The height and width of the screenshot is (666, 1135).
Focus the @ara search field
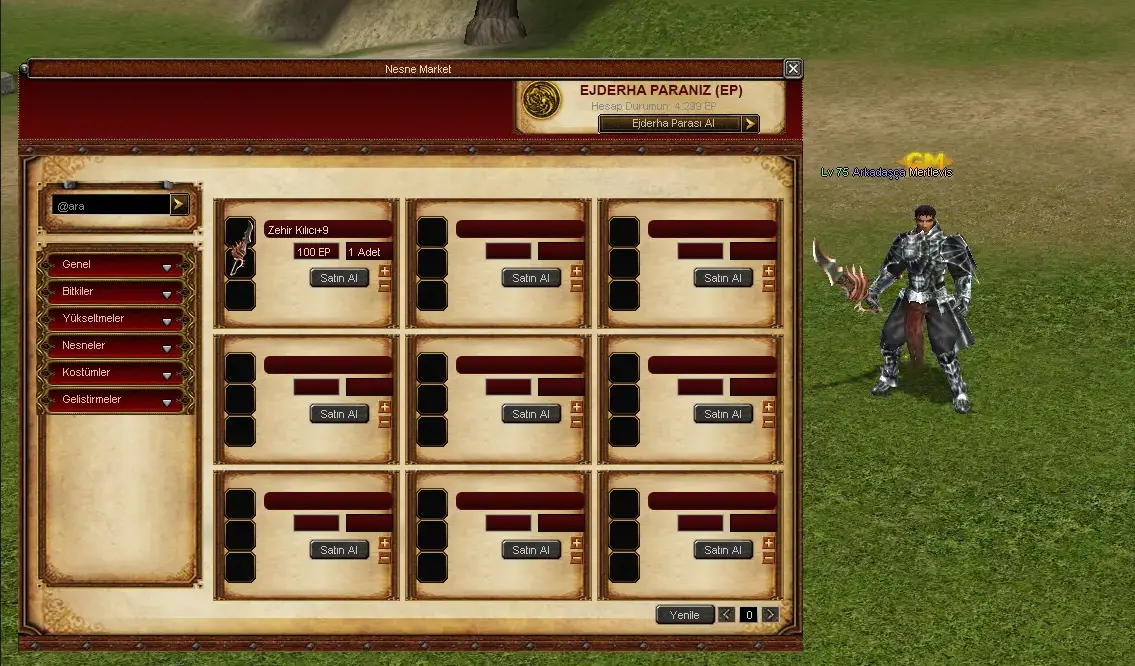111,205
